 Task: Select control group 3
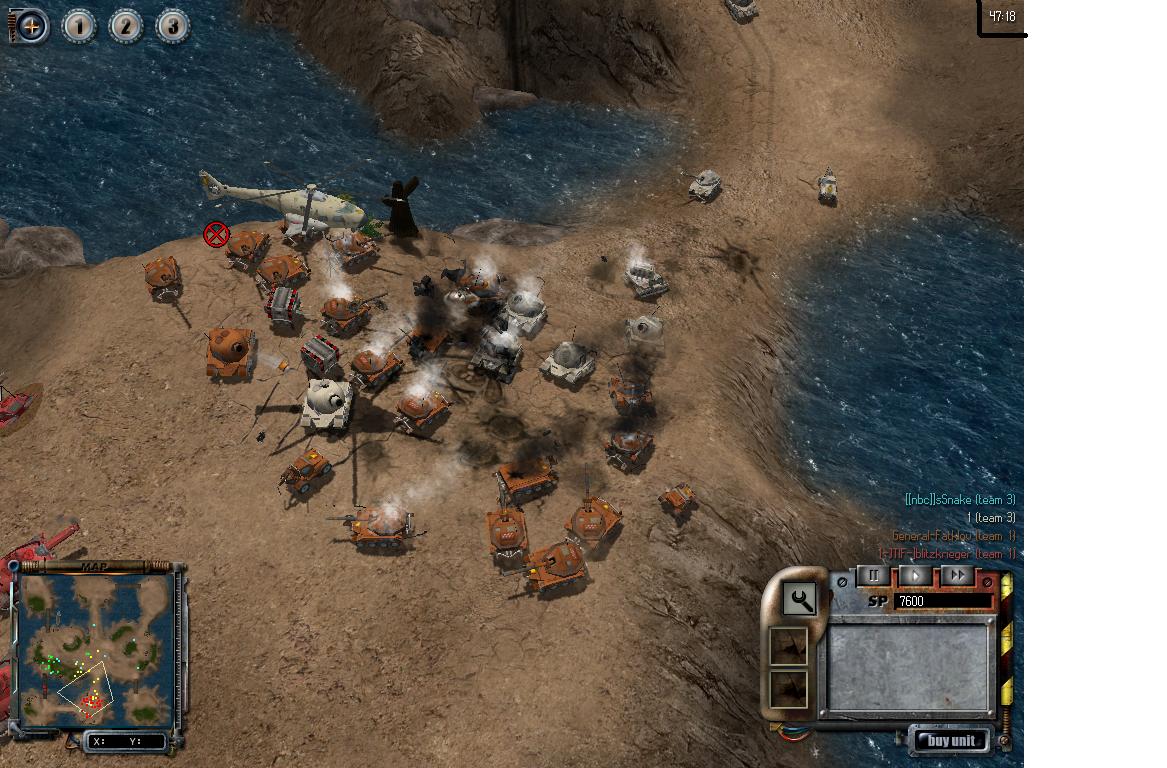click(x=172, y=26)
